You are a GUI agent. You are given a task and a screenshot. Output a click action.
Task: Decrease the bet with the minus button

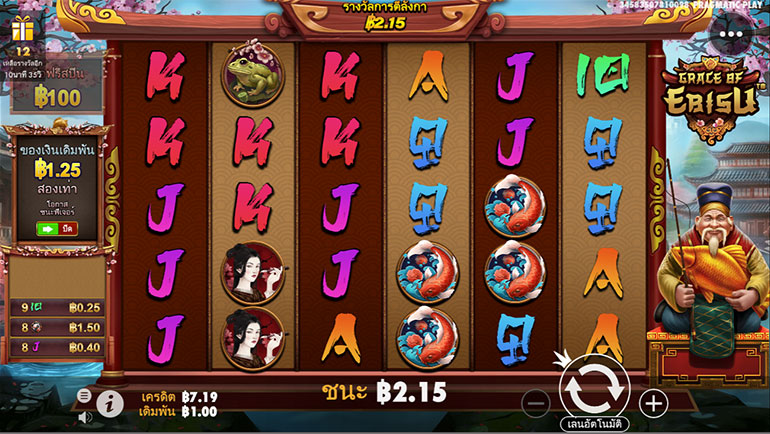click(x=536, y=403)
